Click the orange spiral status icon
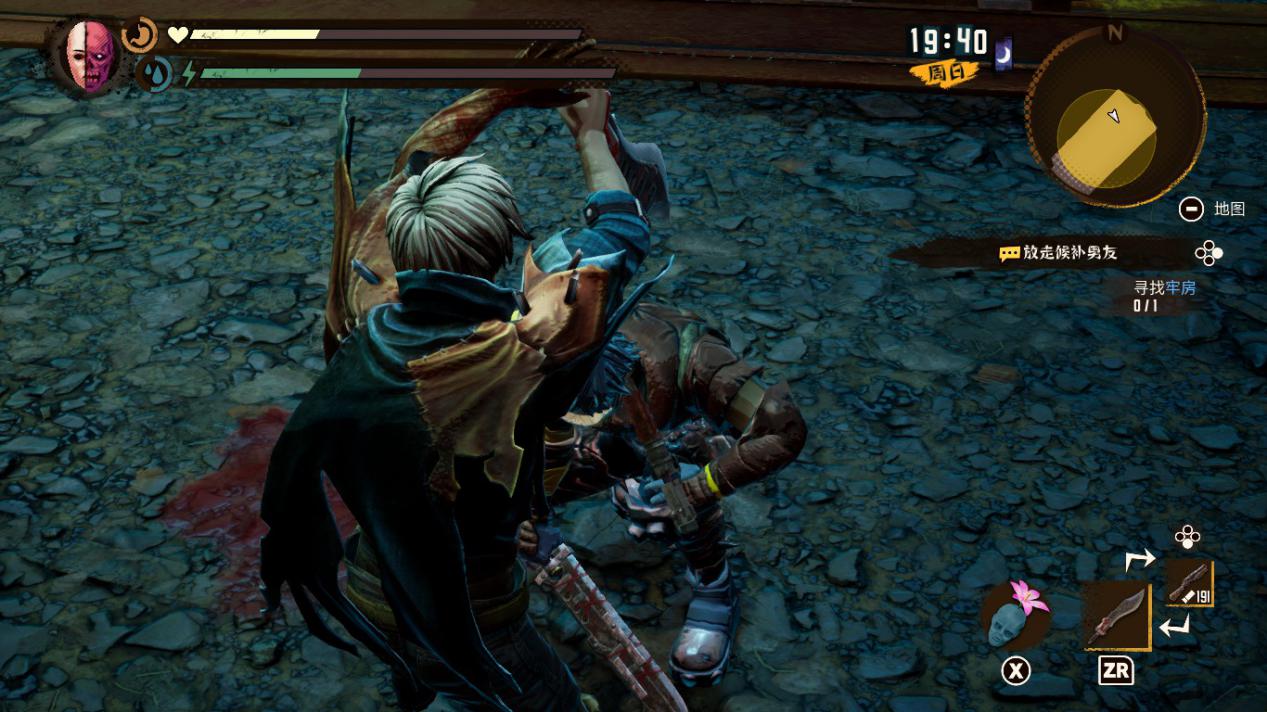The width and height of the screenshot is (1267, 712). [x=140, y=35]
